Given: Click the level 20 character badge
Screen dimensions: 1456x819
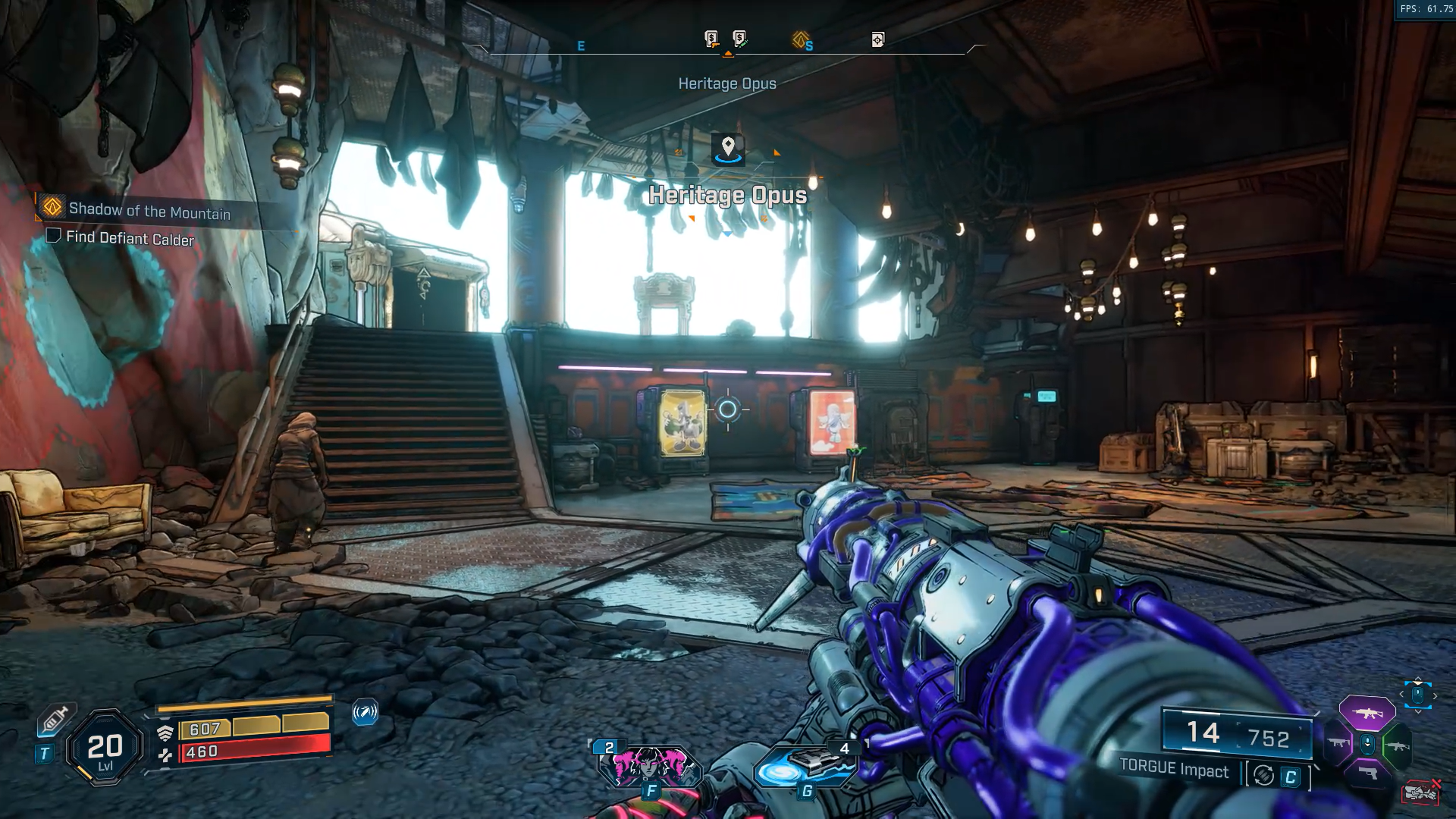Looking at the screenshot, I should pyautogui.click(x=105, y=748).
